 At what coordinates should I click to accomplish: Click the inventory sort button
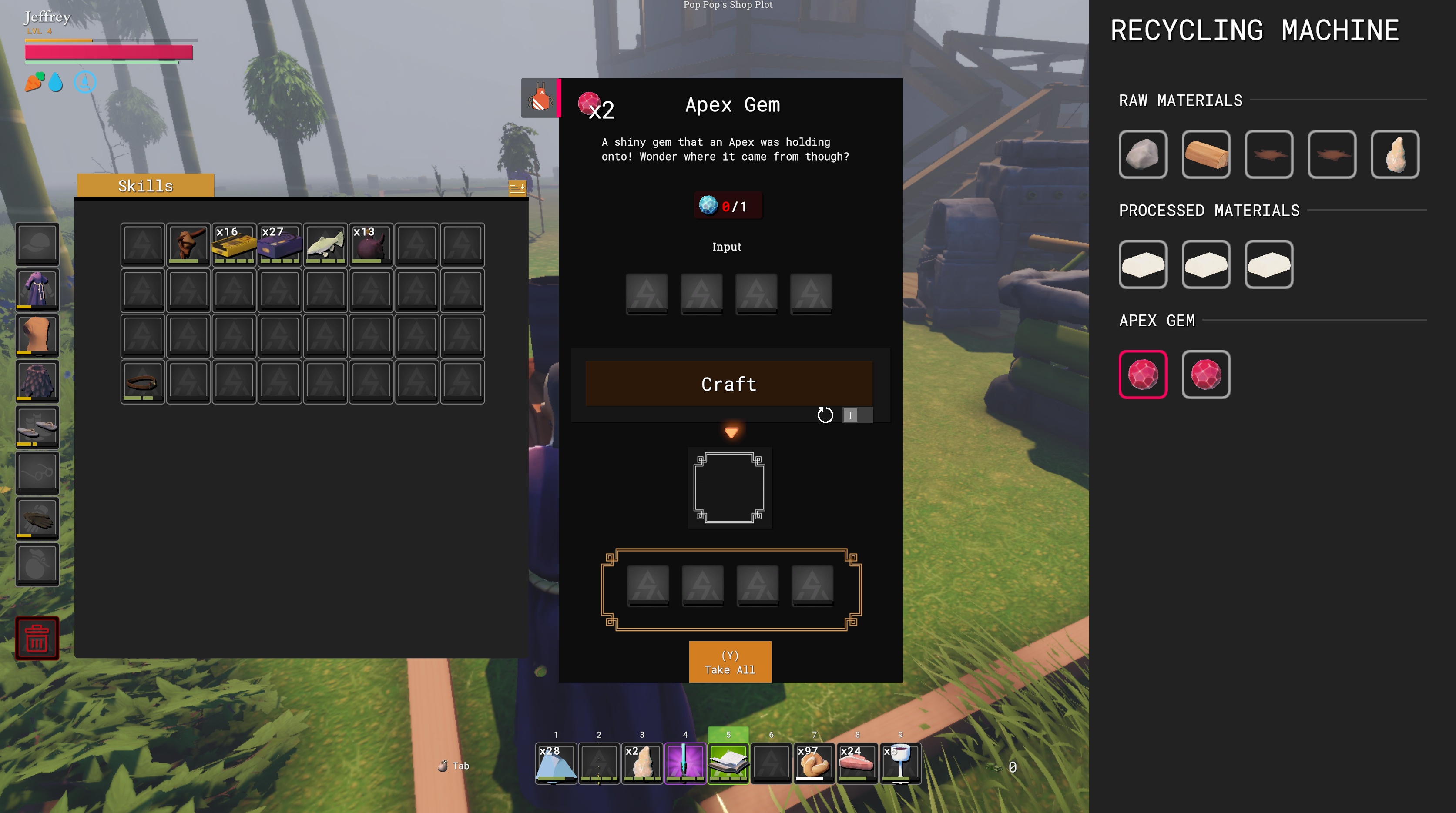tap(517, 187)
